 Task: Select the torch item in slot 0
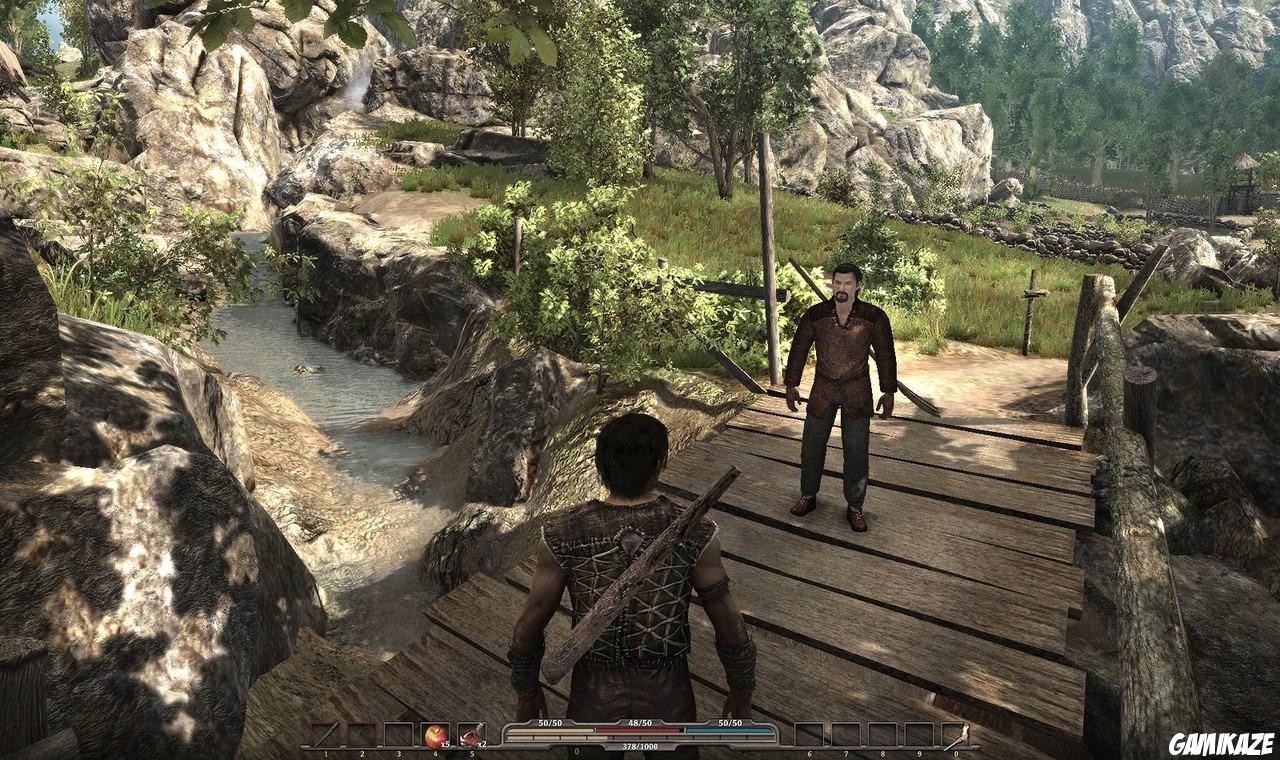[954, 735]
